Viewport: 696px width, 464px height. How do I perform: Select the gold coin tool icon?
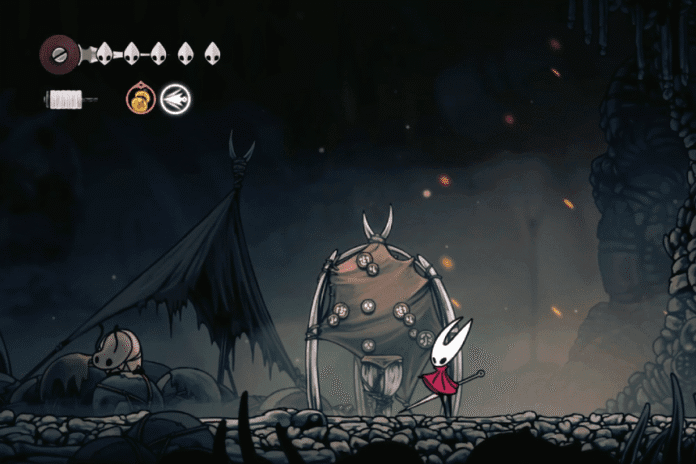pyautogui.click(x=141, y=99)
